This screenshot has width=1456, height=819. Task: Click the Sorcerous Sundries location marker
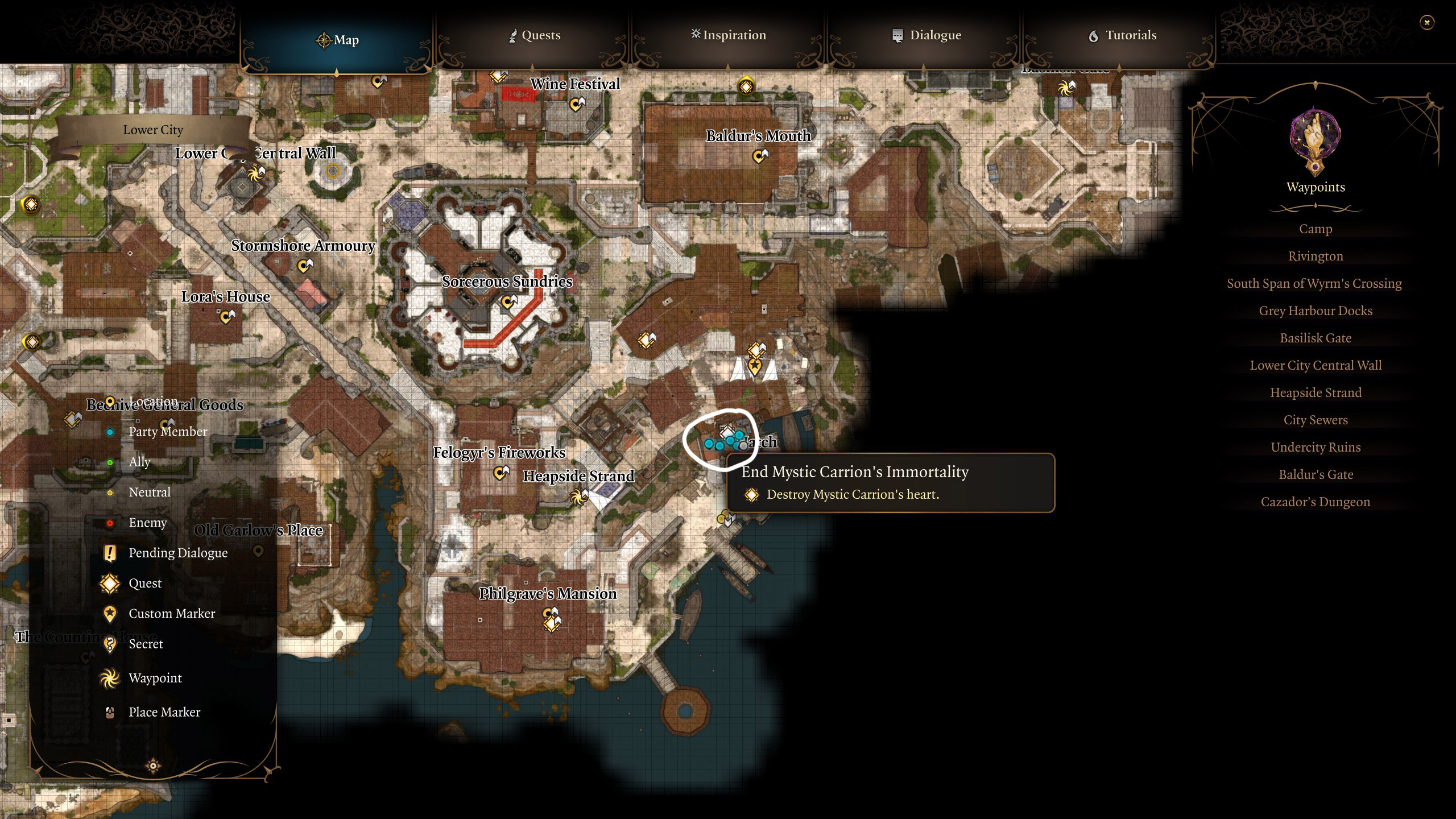coord(506,301)
